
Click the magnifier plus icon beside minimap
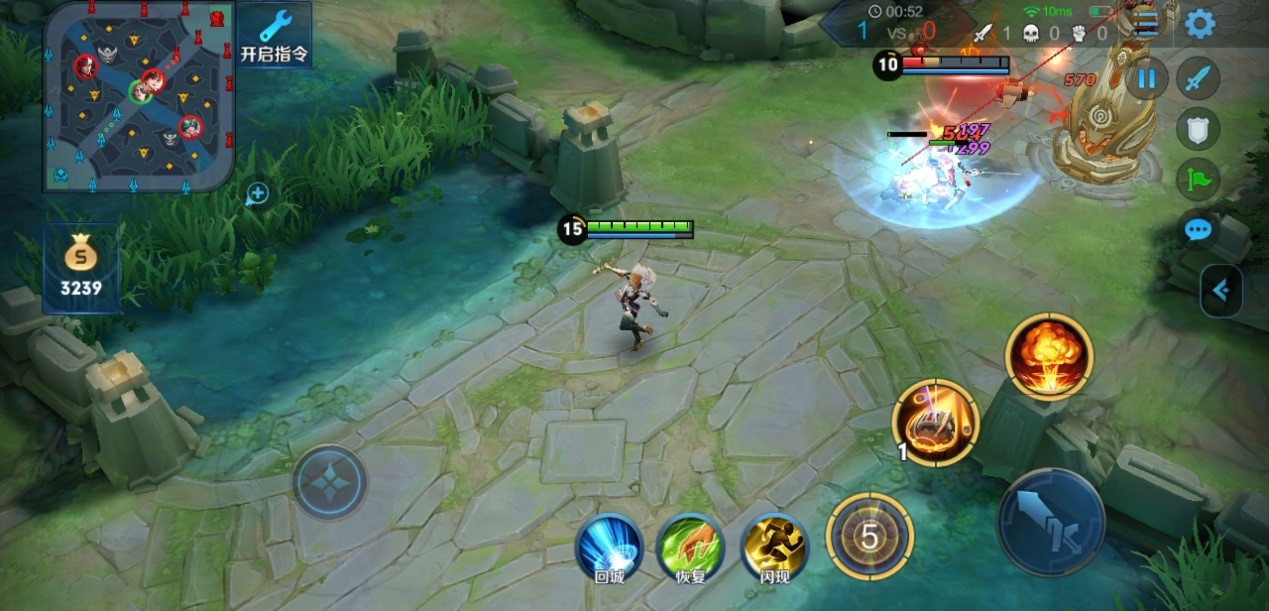coord(257,193)
